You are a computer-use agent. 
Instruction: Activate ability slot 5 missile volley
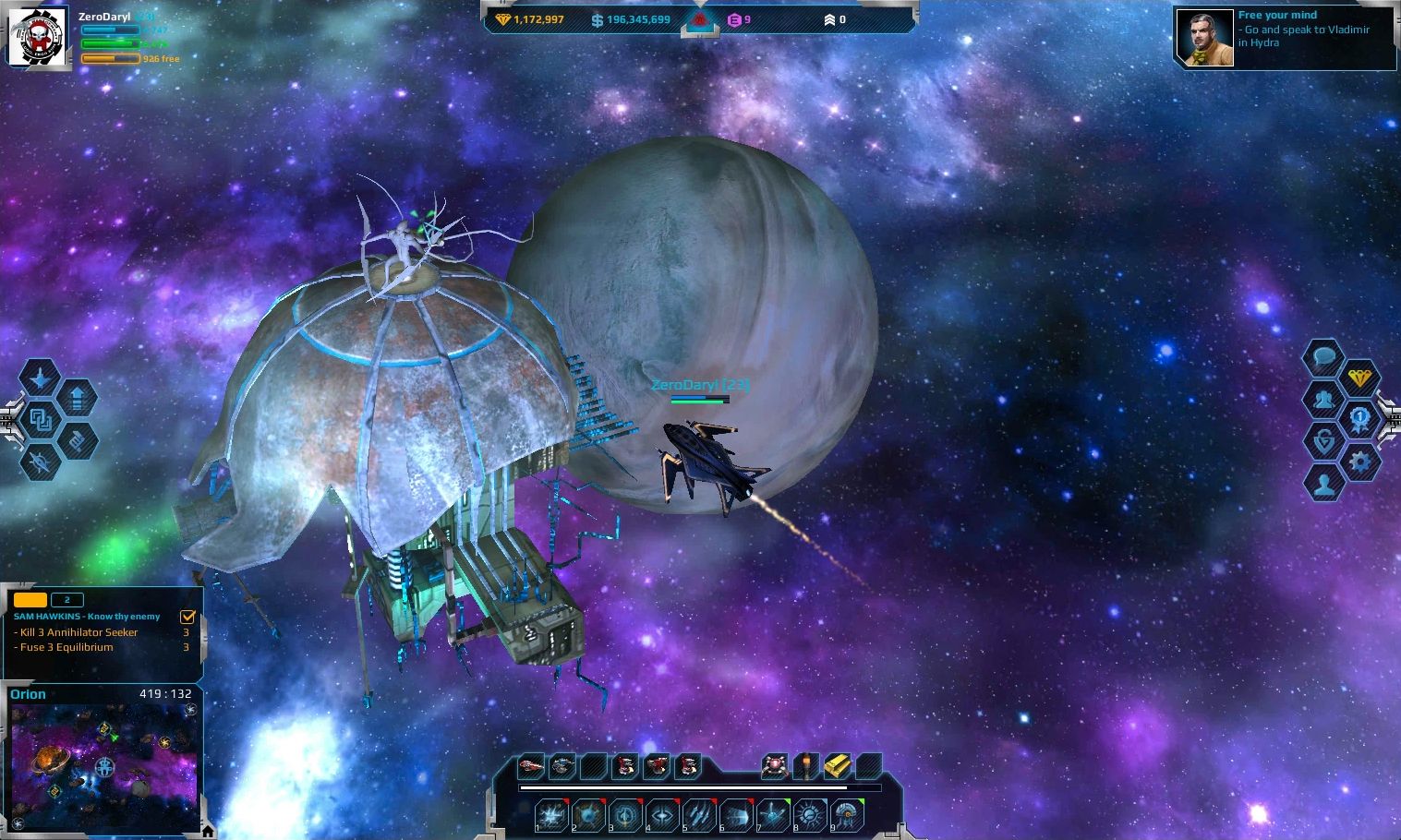click(x=699, y=815)
